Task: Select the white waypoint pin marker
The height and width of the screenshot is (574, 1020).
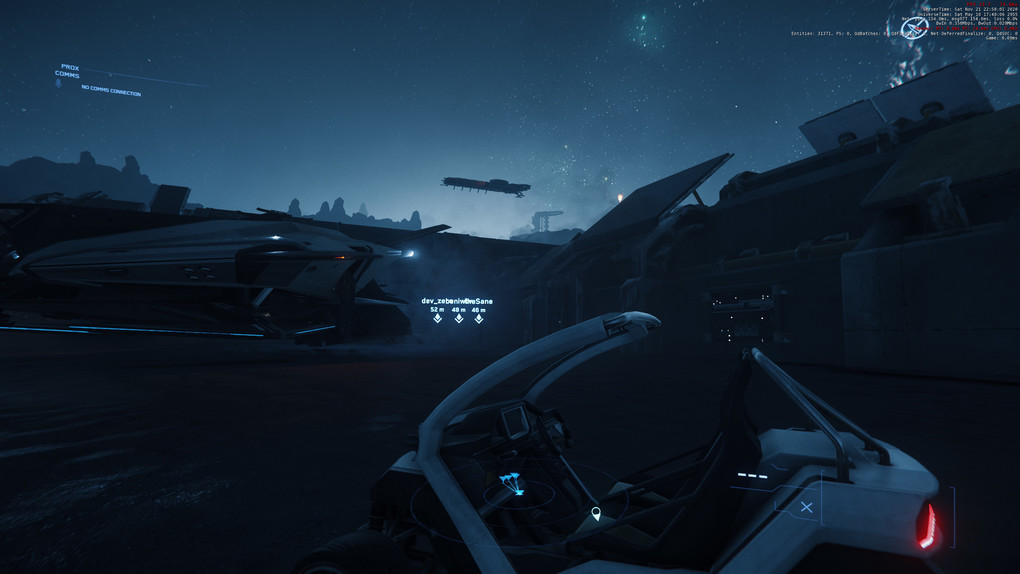Action: click(x=596, y=514)
